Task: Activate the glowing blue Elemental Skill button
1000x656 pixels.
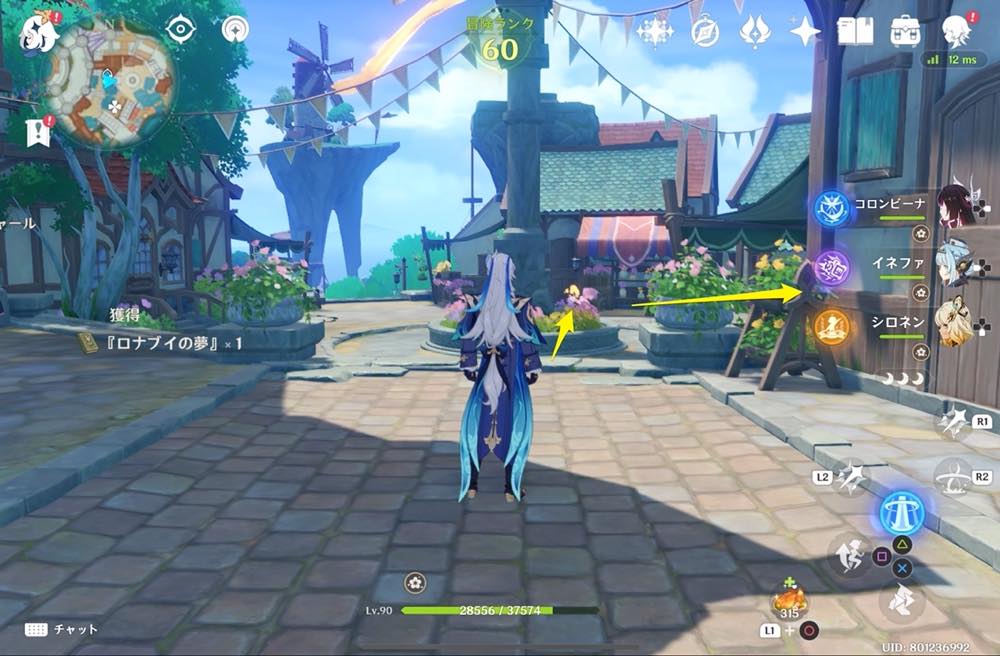Action: (901, 514)
